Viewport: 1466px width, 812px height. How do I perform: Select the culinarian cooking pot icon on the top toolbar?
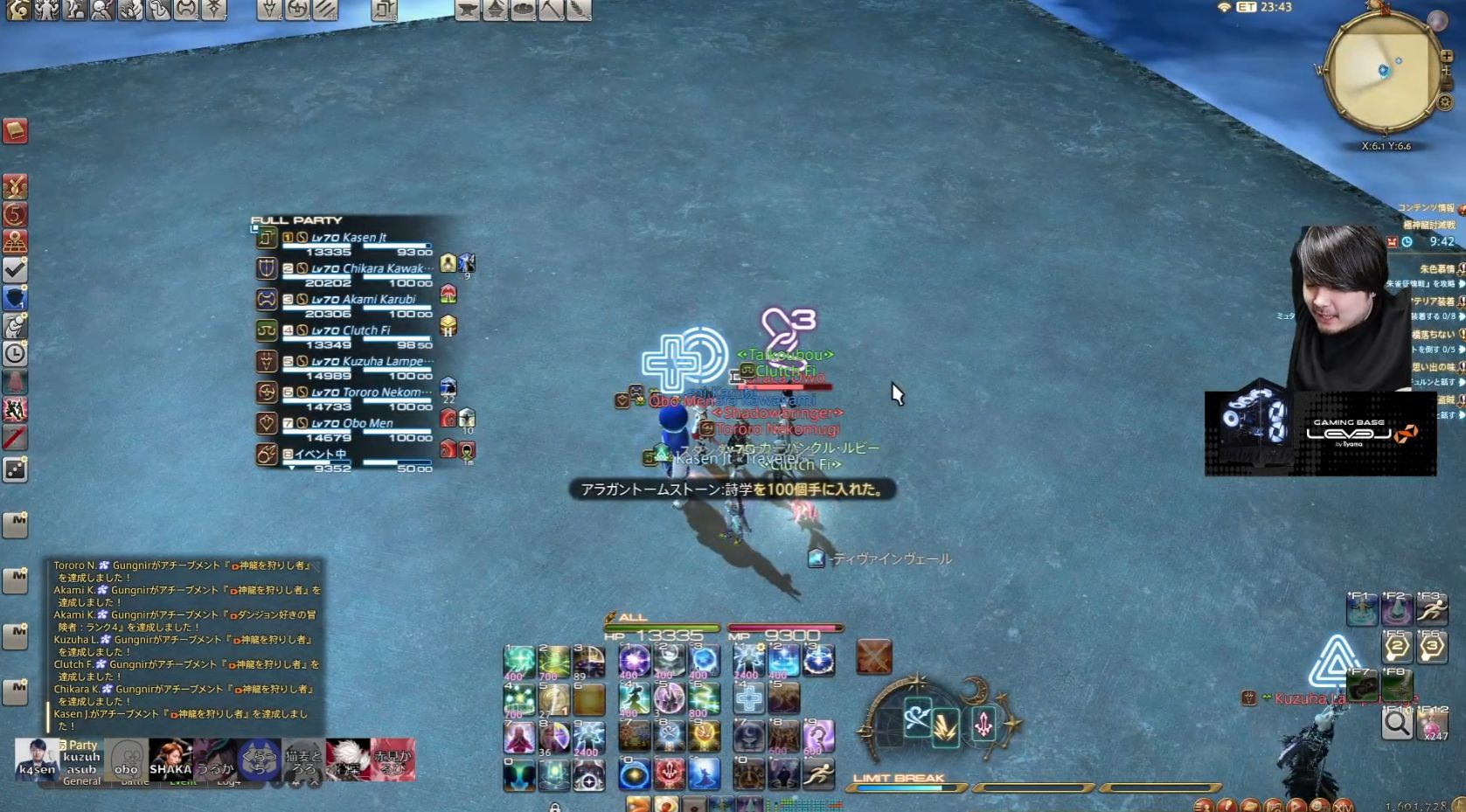[x=523, y=10]
